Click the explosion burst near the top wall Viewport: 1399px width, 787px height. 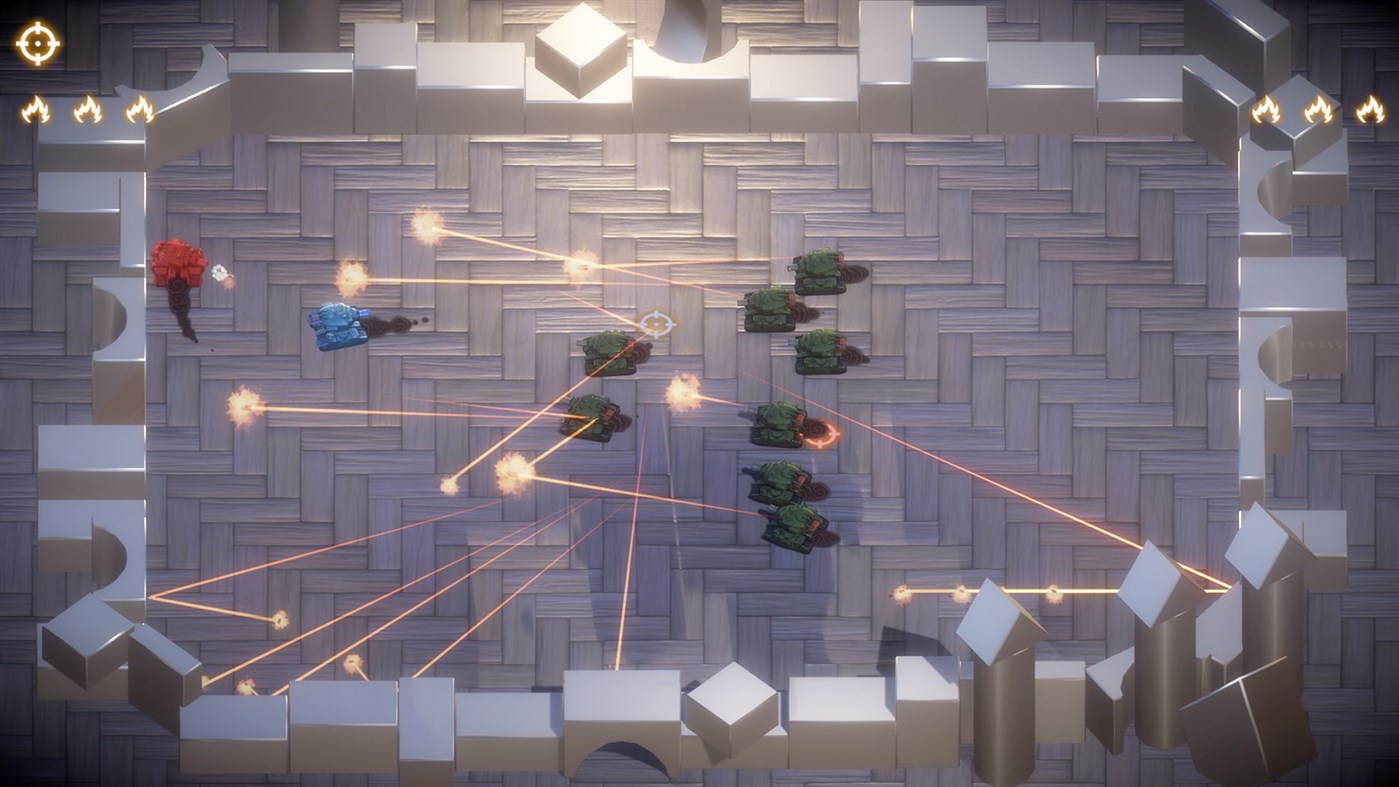coord(432,230)
